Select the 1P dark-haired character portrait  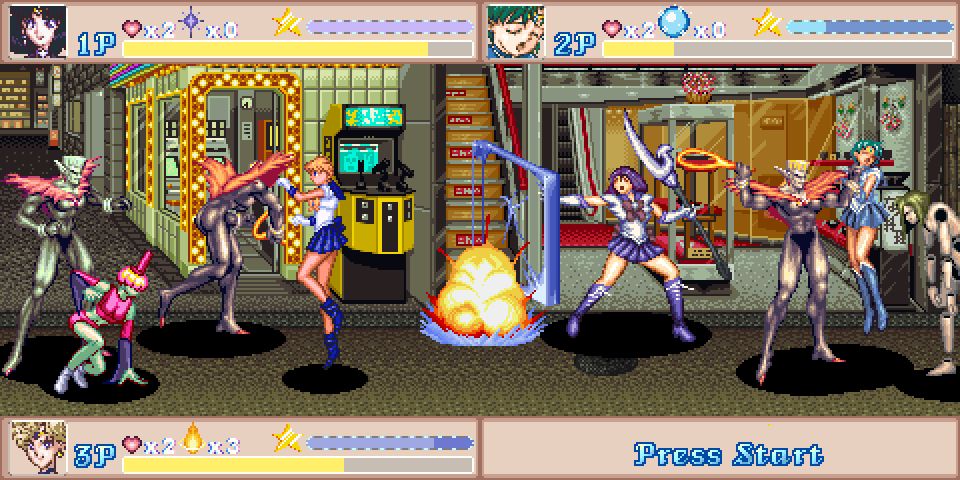[38, 31]
